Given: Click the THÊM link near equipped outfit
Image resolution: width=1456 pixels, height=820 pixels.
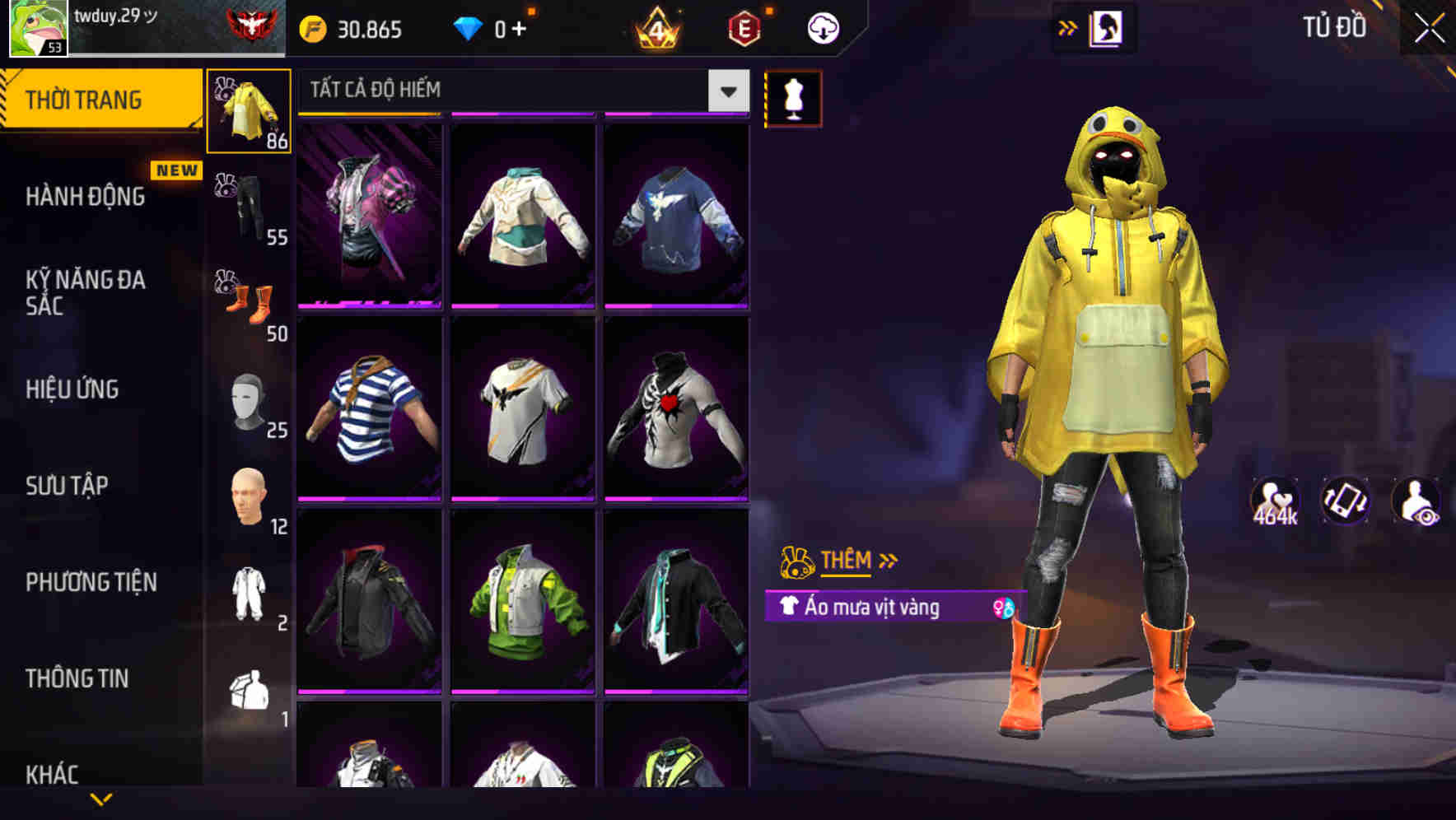Looking at the screenshot, I should click(x=847, y=560).
